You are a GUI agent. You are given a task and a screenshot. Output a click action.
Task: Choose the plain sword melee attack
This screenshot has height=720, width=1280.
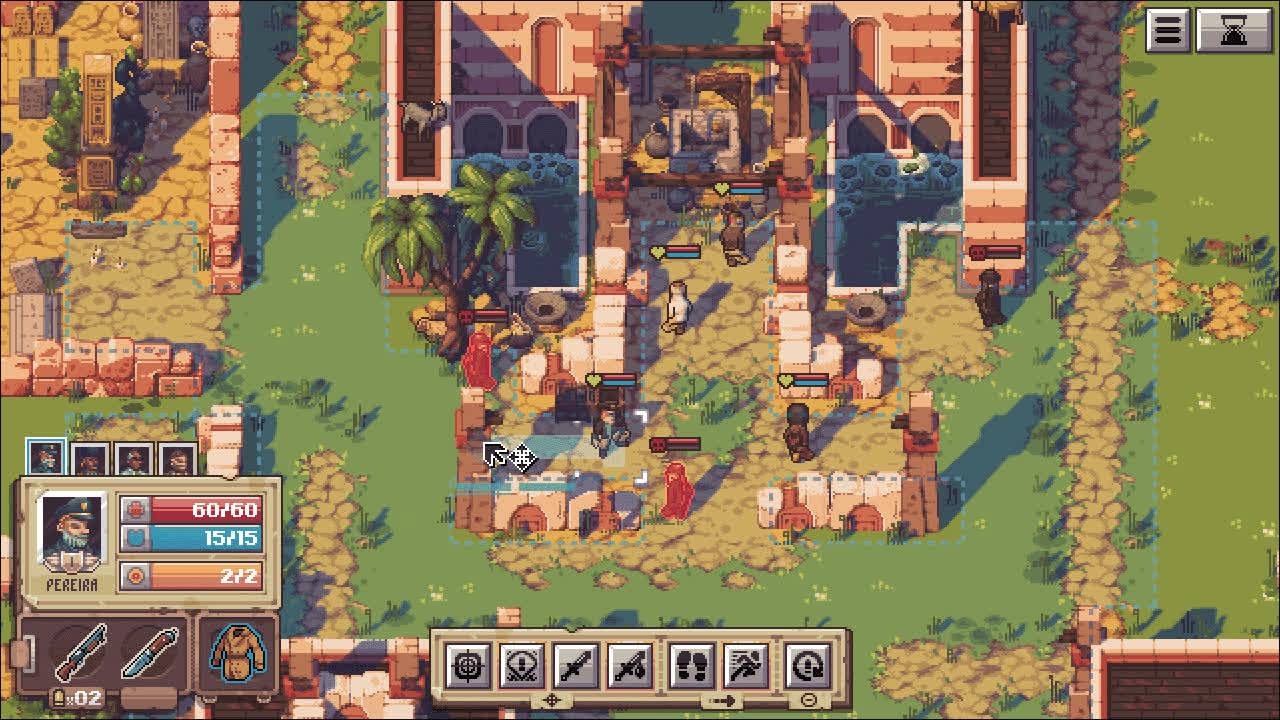pyautogui.click(x=576, y=665)
